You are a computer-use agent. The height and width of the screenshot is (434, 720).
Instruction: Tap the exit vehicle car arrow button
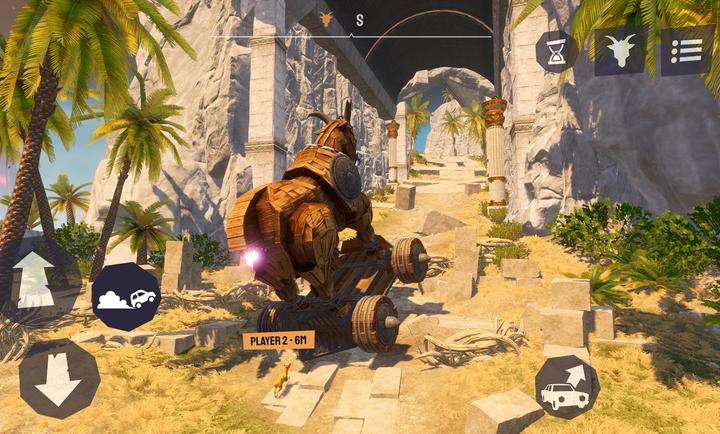[566, 386]
